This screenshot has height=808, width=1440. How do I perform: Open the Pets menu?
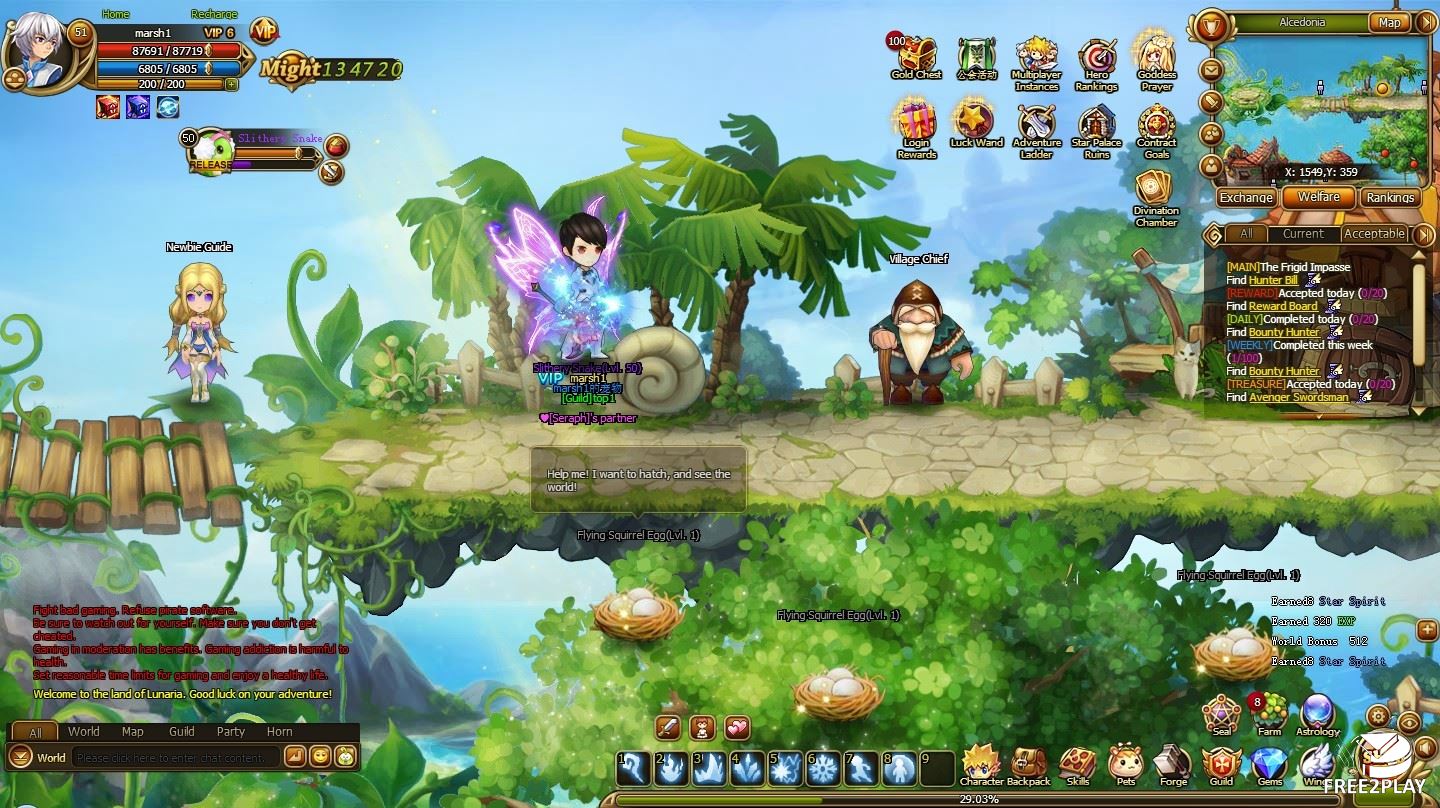(1126, 766)
